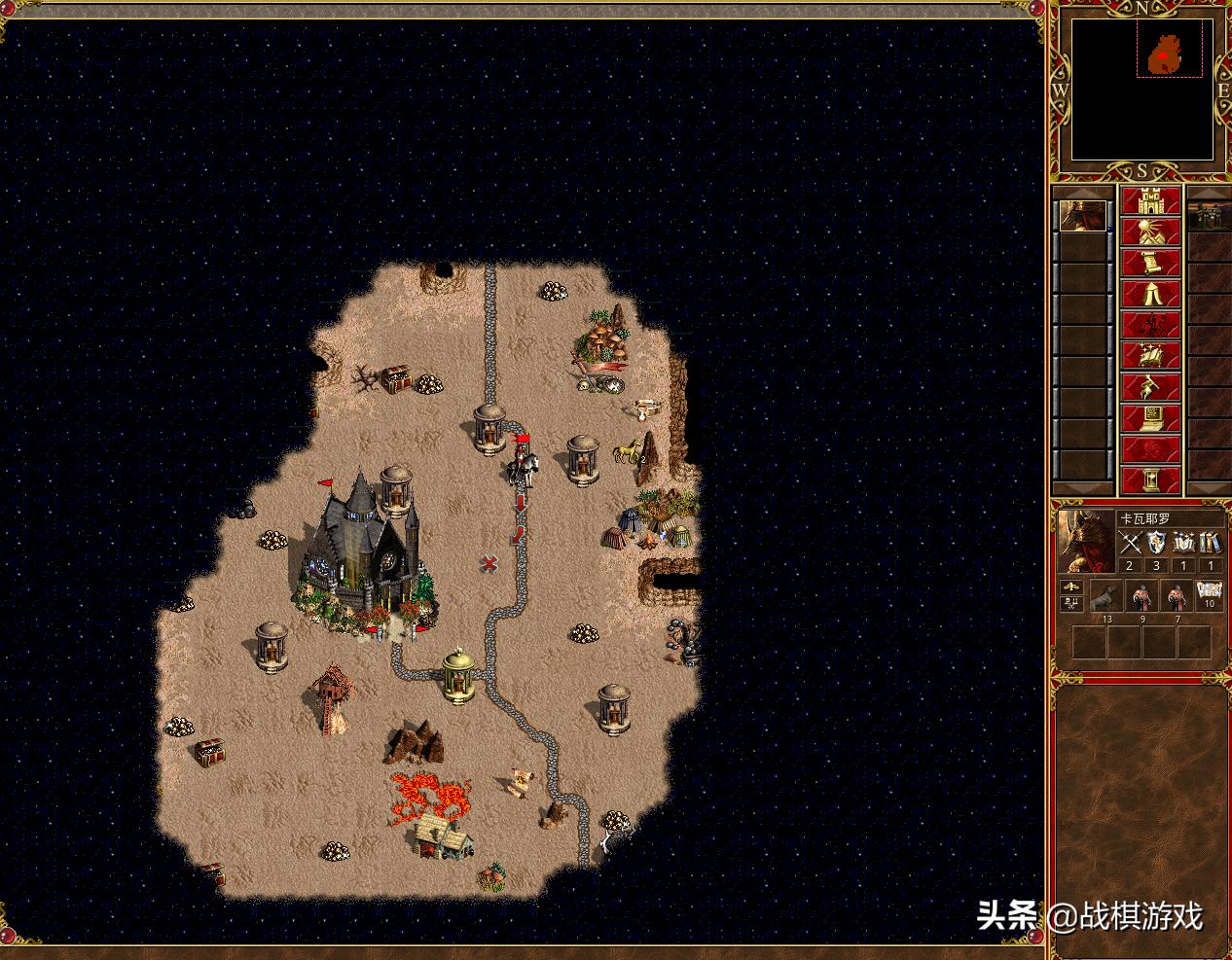Click the hero's luck icon
This screenshot has width=1232, height=960.
(x=1072, y=603)
